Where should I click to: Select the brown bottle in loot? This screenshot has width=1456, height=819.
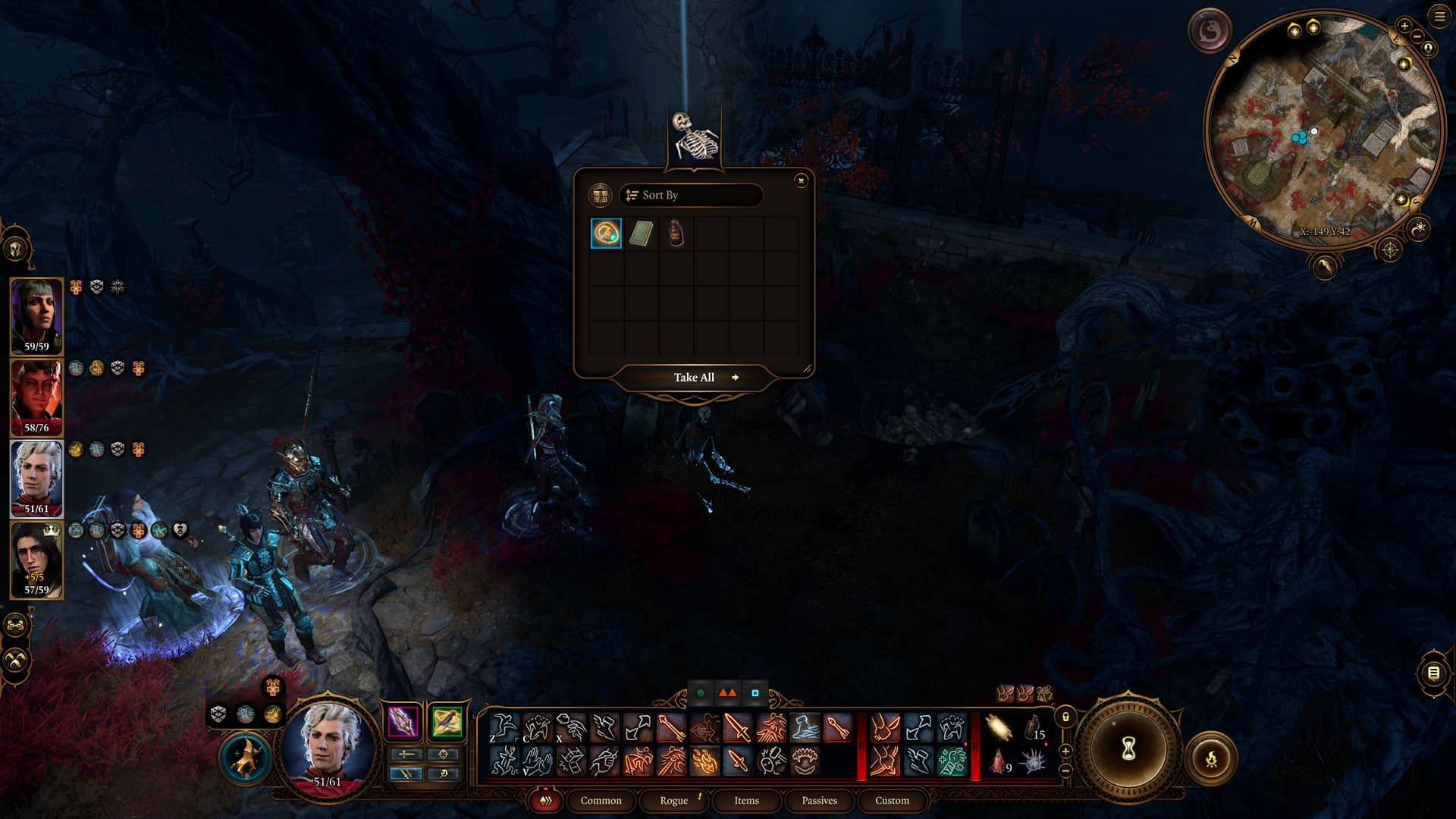tap(676, 234)
